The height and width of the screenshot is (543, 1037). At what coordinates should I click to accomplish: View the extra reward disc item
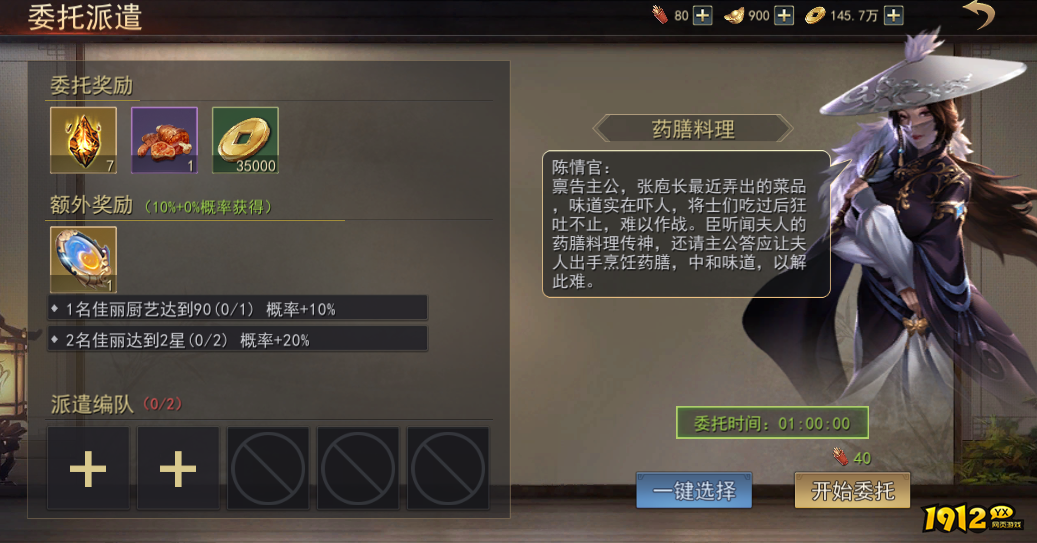coord(84,260)
